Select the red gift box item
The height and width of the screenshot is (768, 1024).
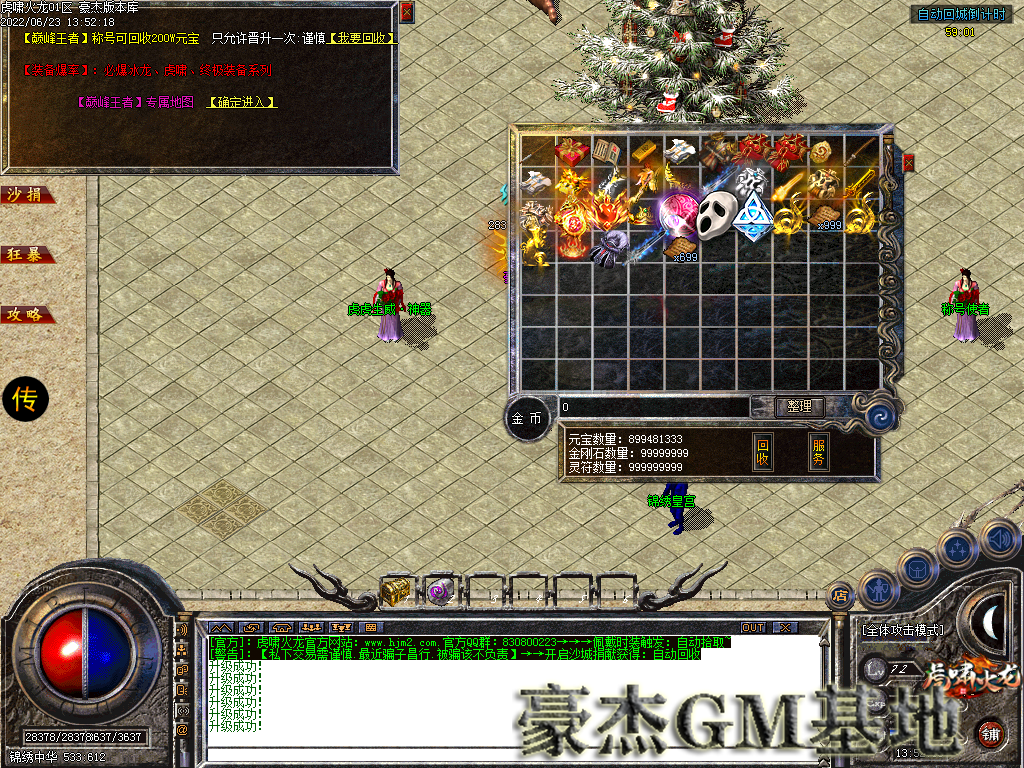point(572,151)
